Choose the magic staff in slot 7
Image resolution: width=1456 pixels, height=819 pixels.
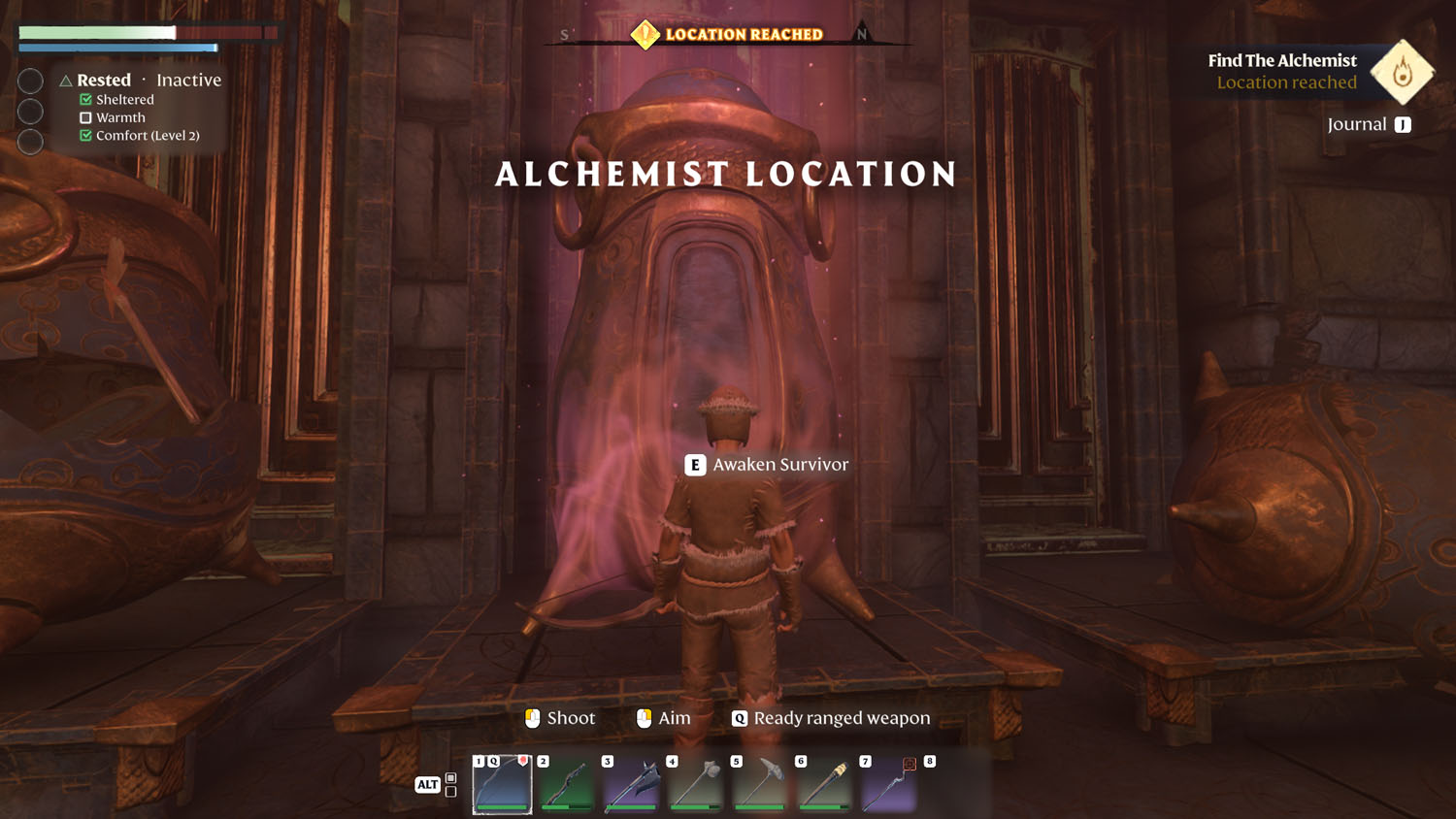pyautogui.click(x=888, y=784)
